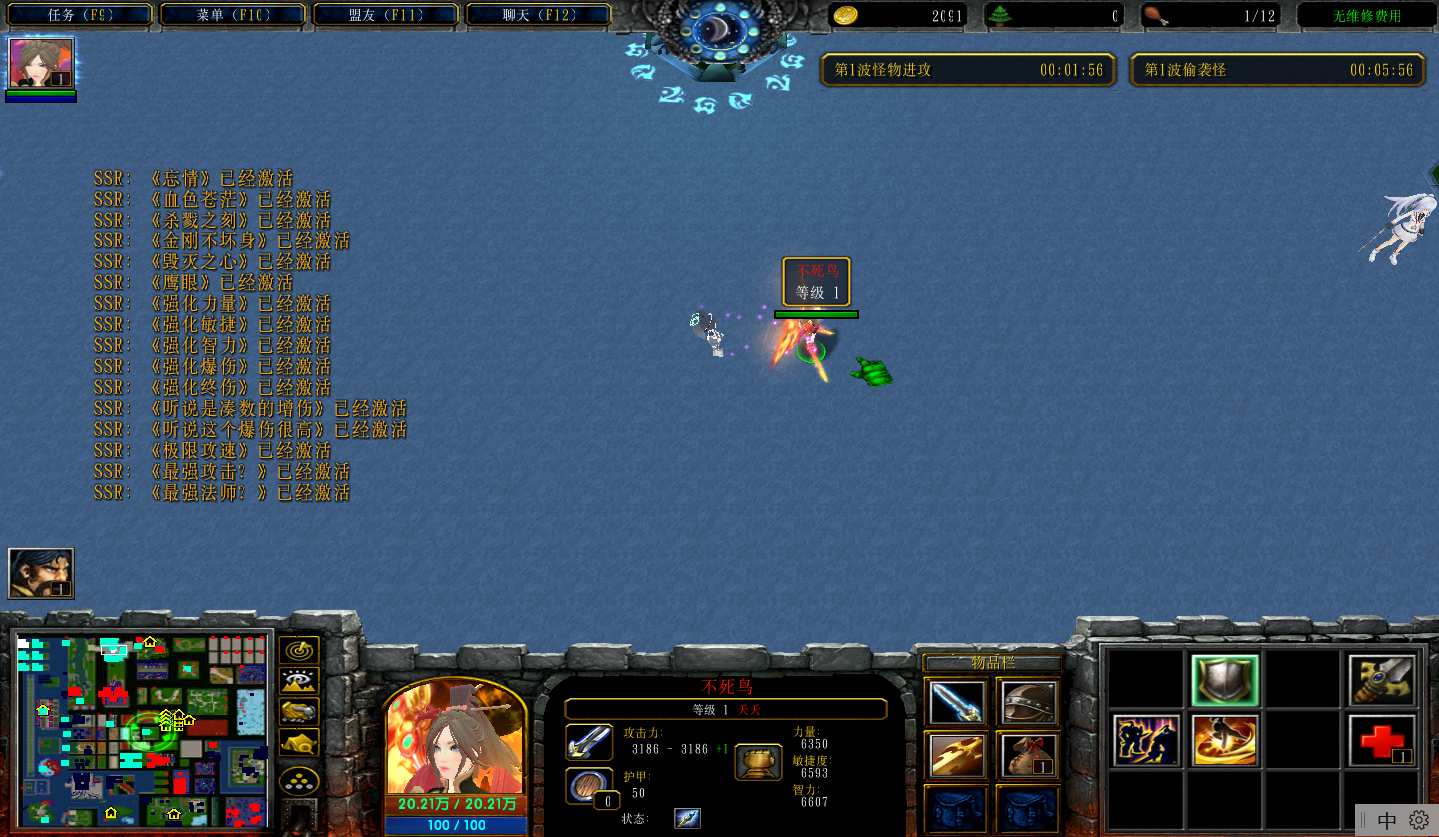The width and height of the screenshot is (1439, 837).
Task: Select the bearded hero portrait icon
Action: click(x=41, y=573)
